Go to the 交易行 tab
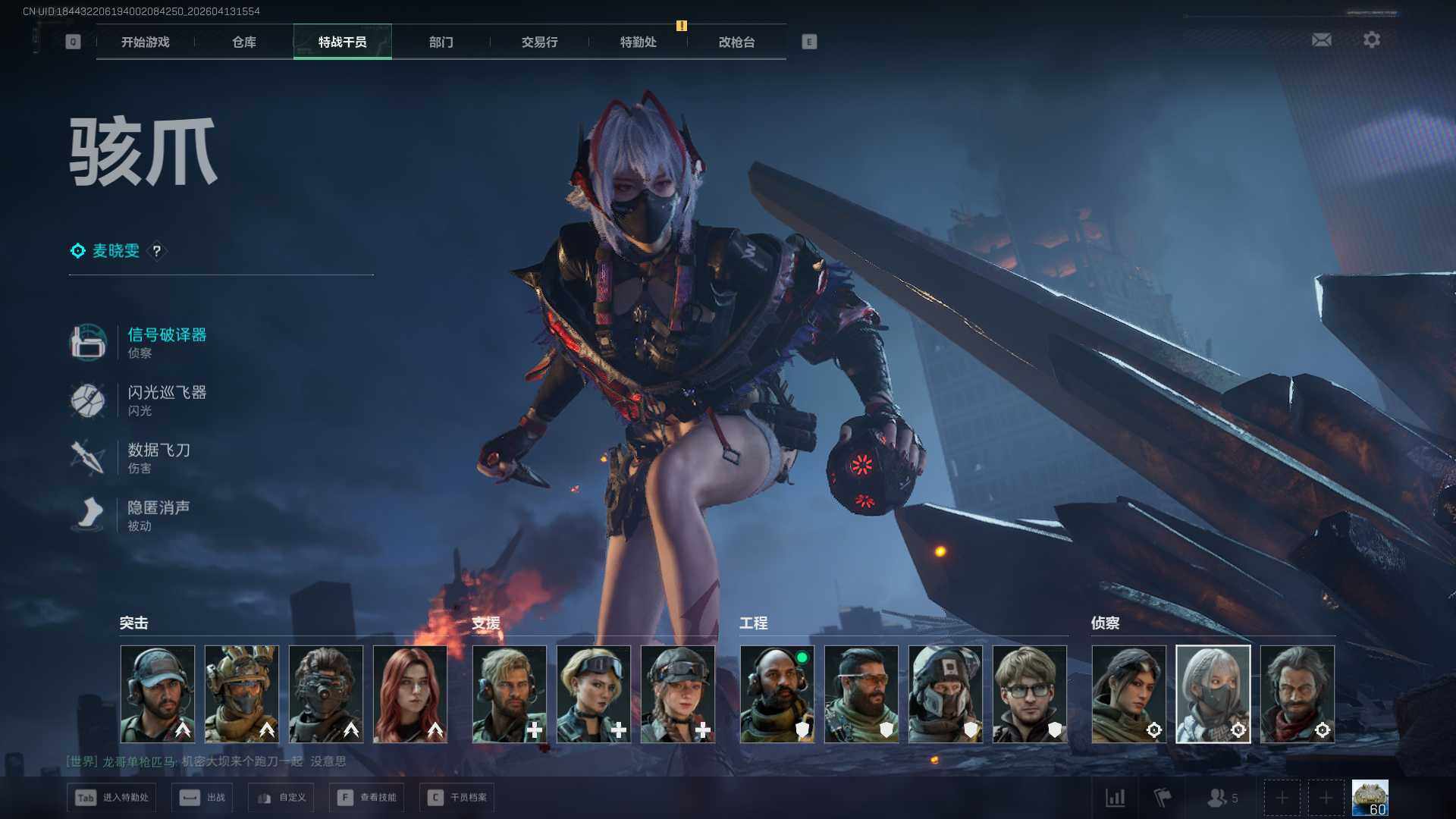This screenshot has height=819, width=1456. [x=539, y=42]
